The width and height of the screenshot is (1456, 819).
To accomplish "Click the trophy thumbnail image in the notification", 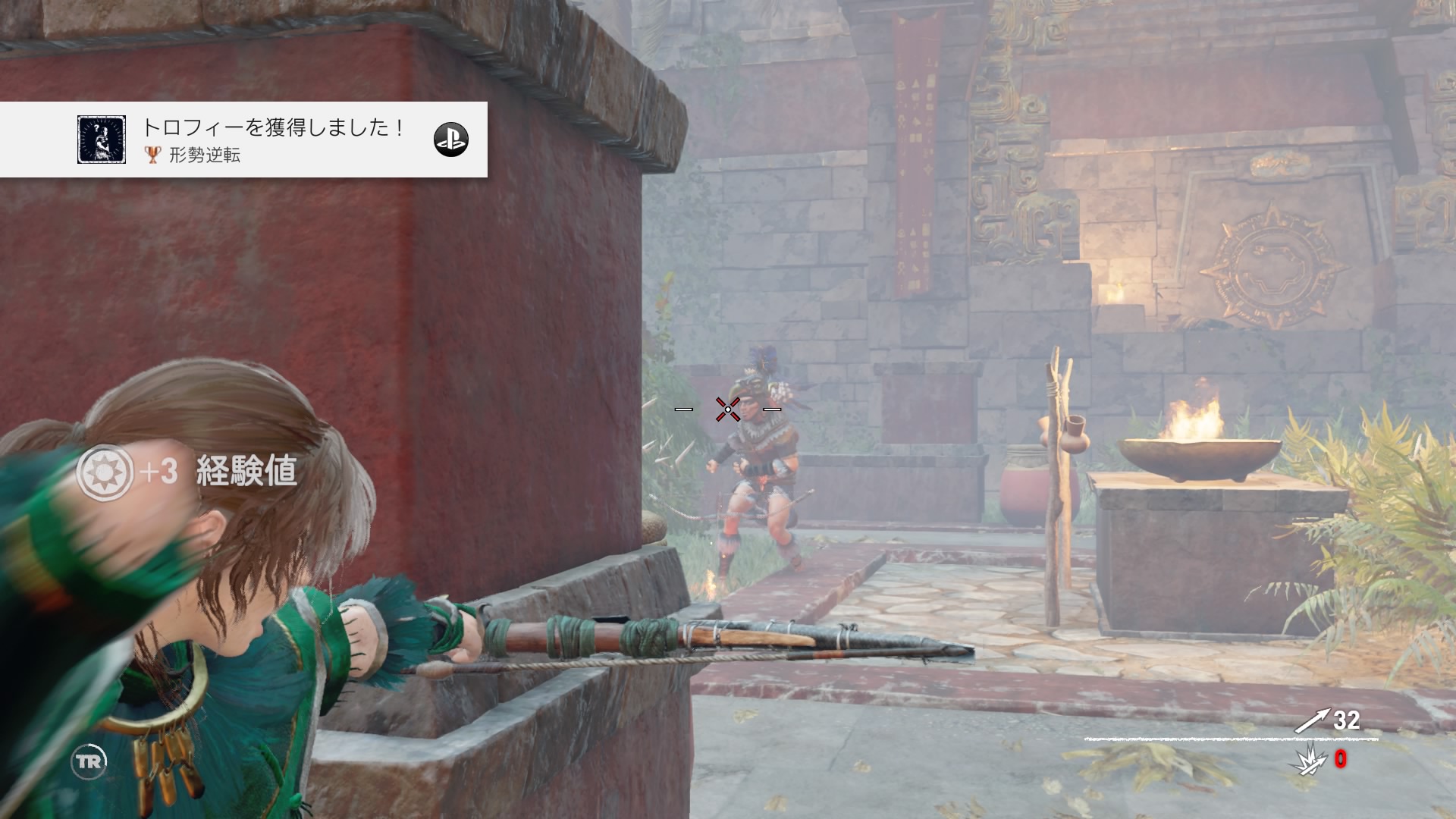I will click(102, 140).
